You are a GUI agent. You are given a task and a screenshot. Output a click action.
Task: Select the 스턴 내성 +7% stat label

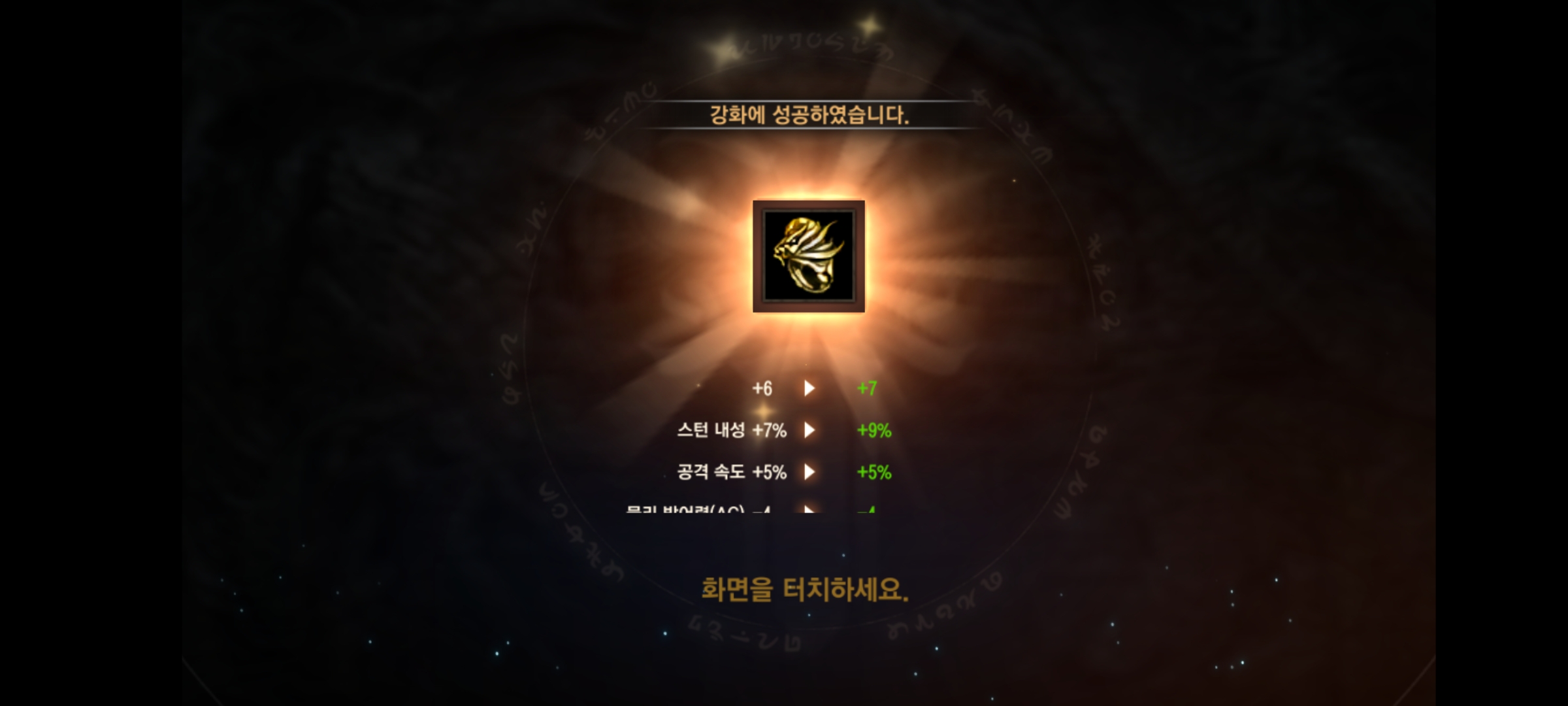(x=732, y=430)
